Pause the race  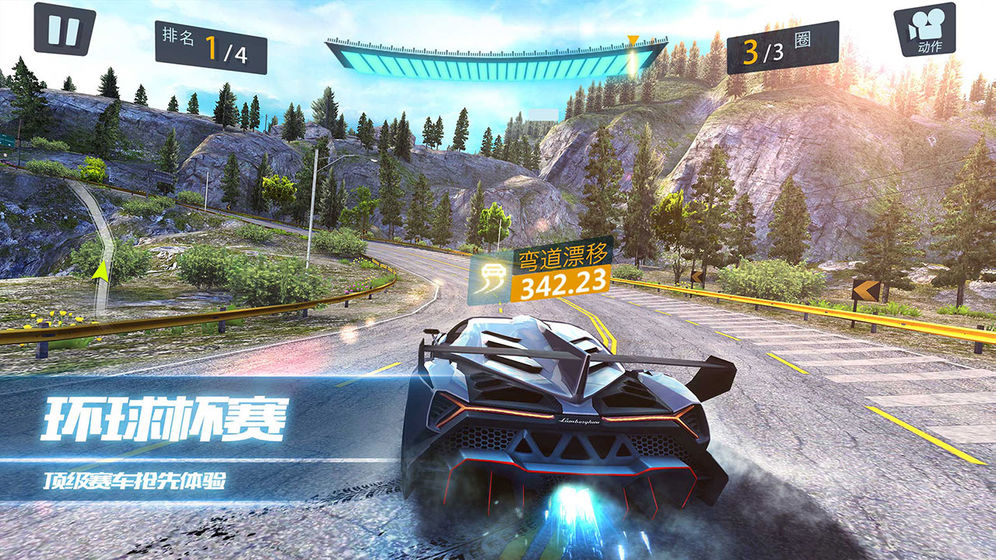(x=63, y=29)
